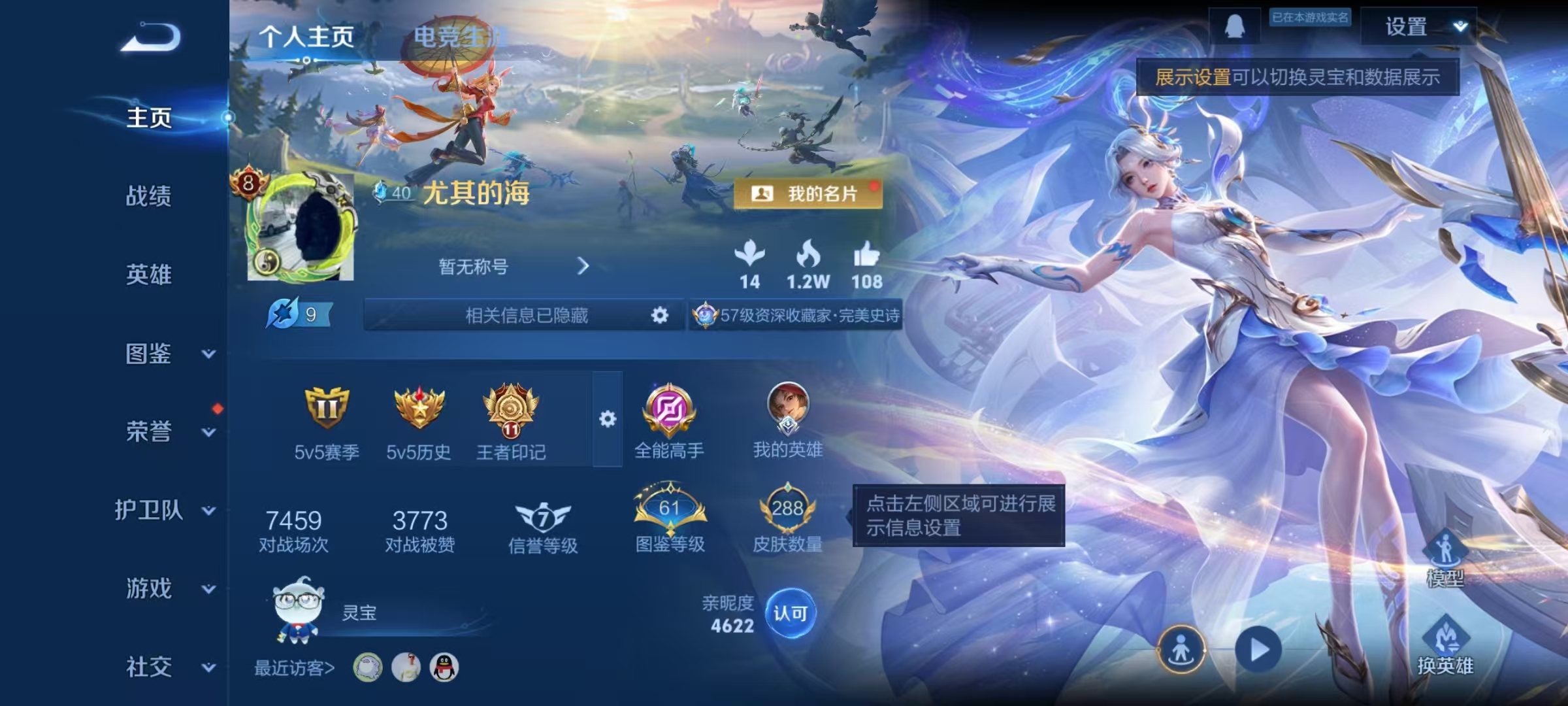Open the 信誉等级 7 credit icon
Image resolution: width=1568 pixels, height=706 pixels.
[541, 513]
